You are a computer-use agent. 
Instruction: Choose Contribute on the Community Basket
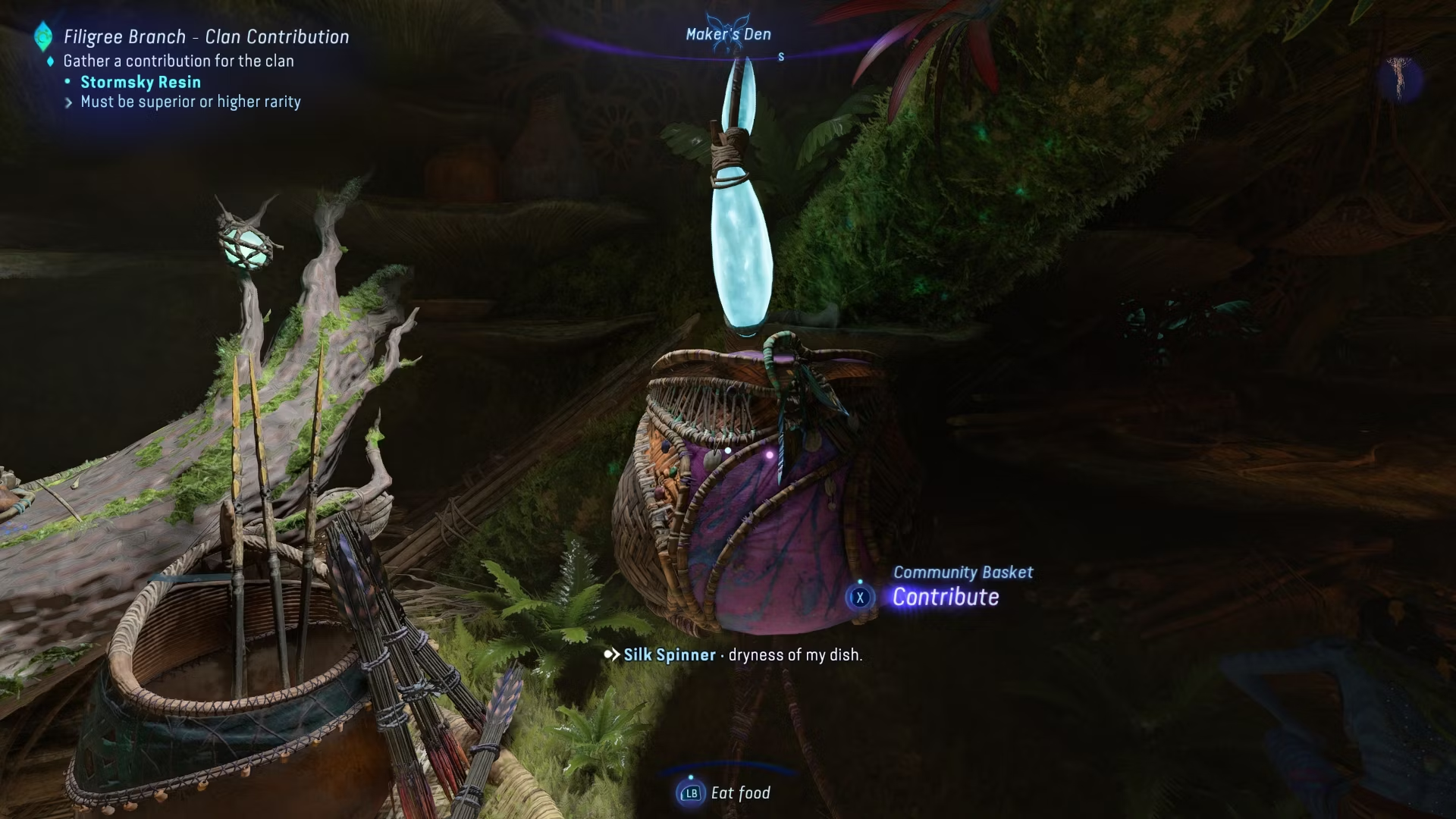945,597
